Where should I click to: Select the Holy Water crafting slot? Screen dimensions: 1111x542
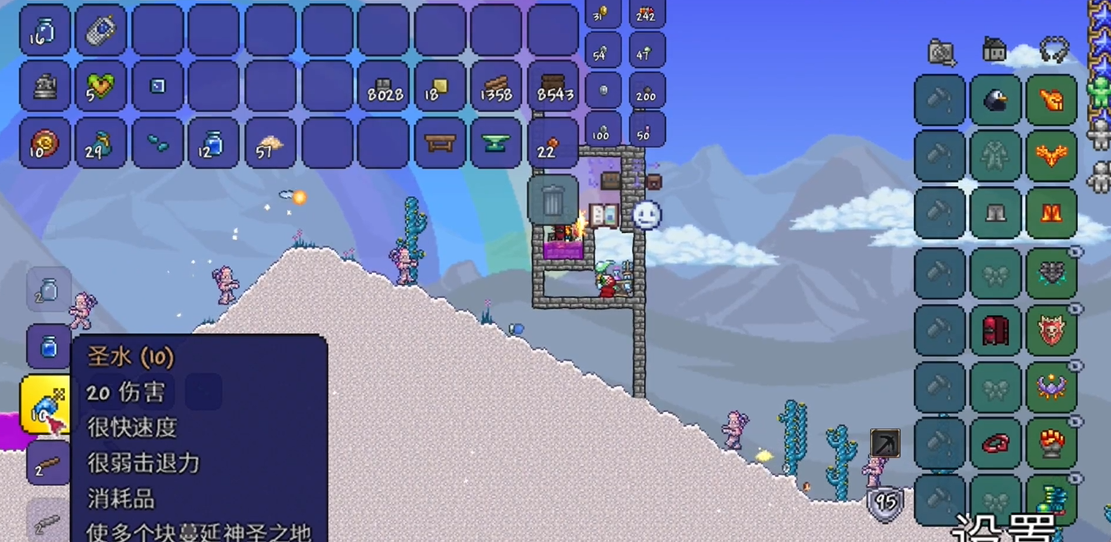[45, 405]
